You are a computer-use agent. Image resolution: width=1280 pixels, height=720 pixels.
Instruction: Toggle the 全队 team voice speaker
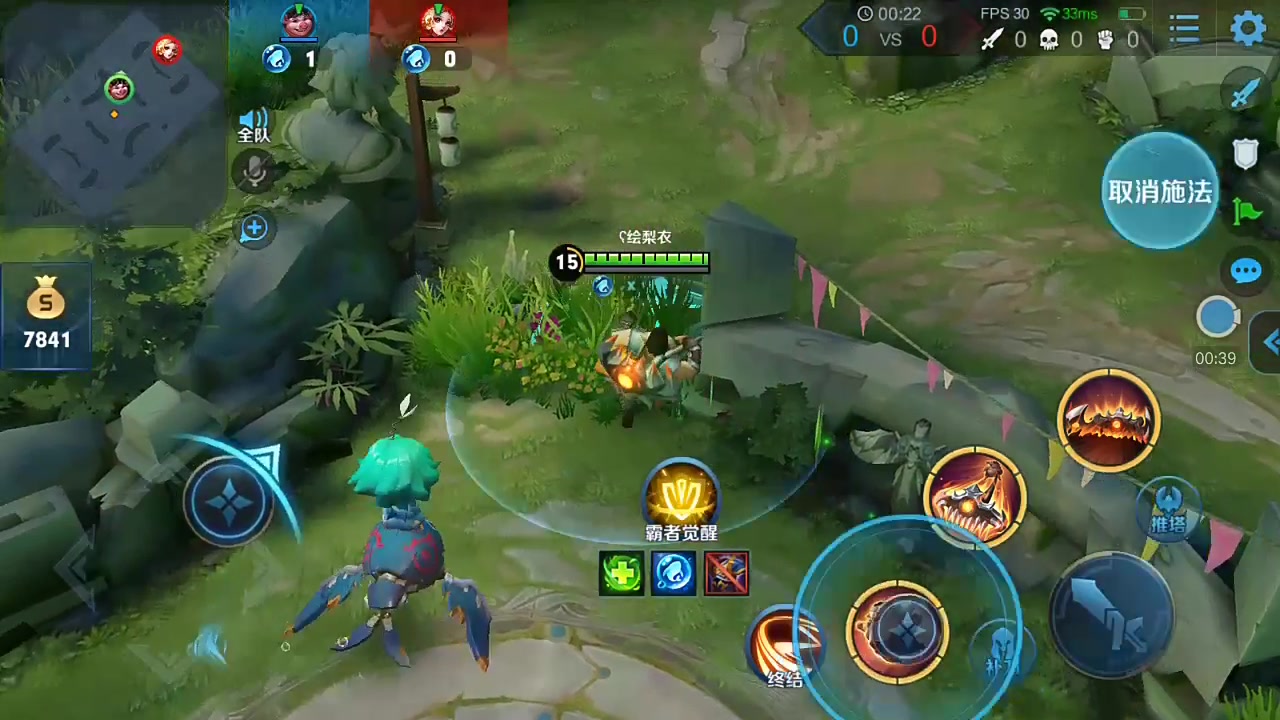tap(254, 126)
